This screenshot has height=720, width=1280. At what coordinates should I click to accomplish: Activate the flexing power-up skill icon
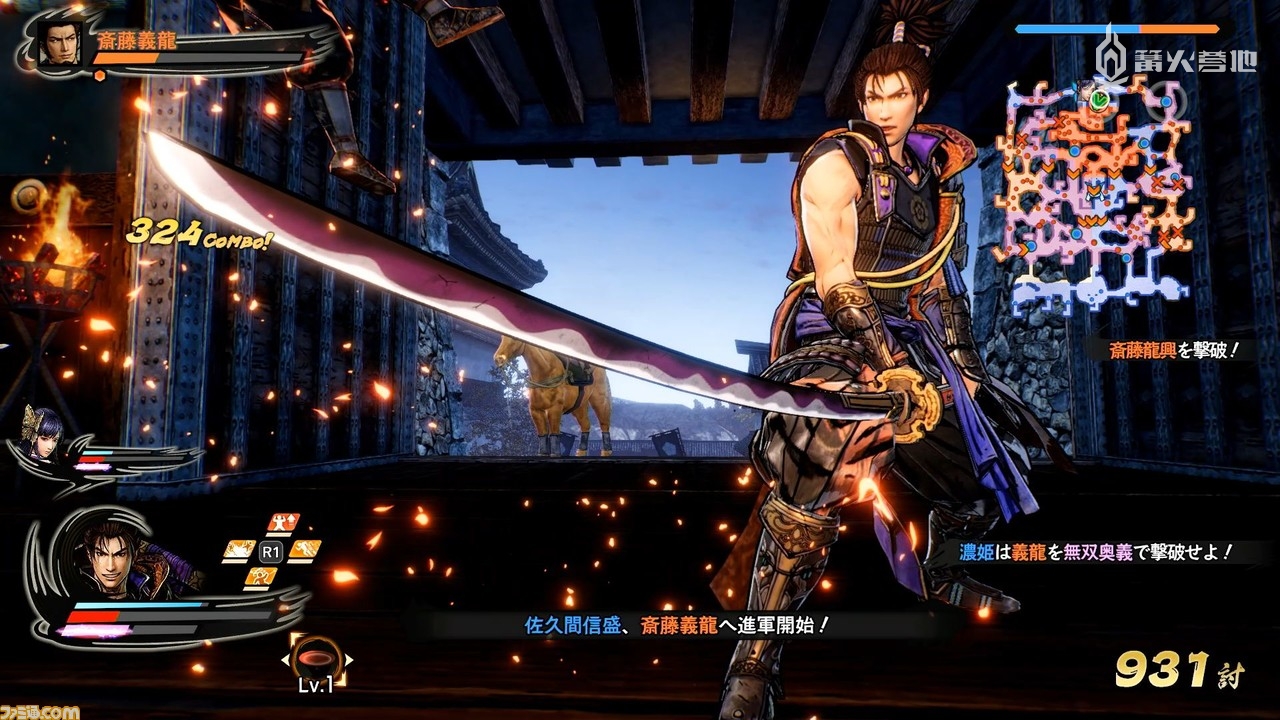point(284,522)
